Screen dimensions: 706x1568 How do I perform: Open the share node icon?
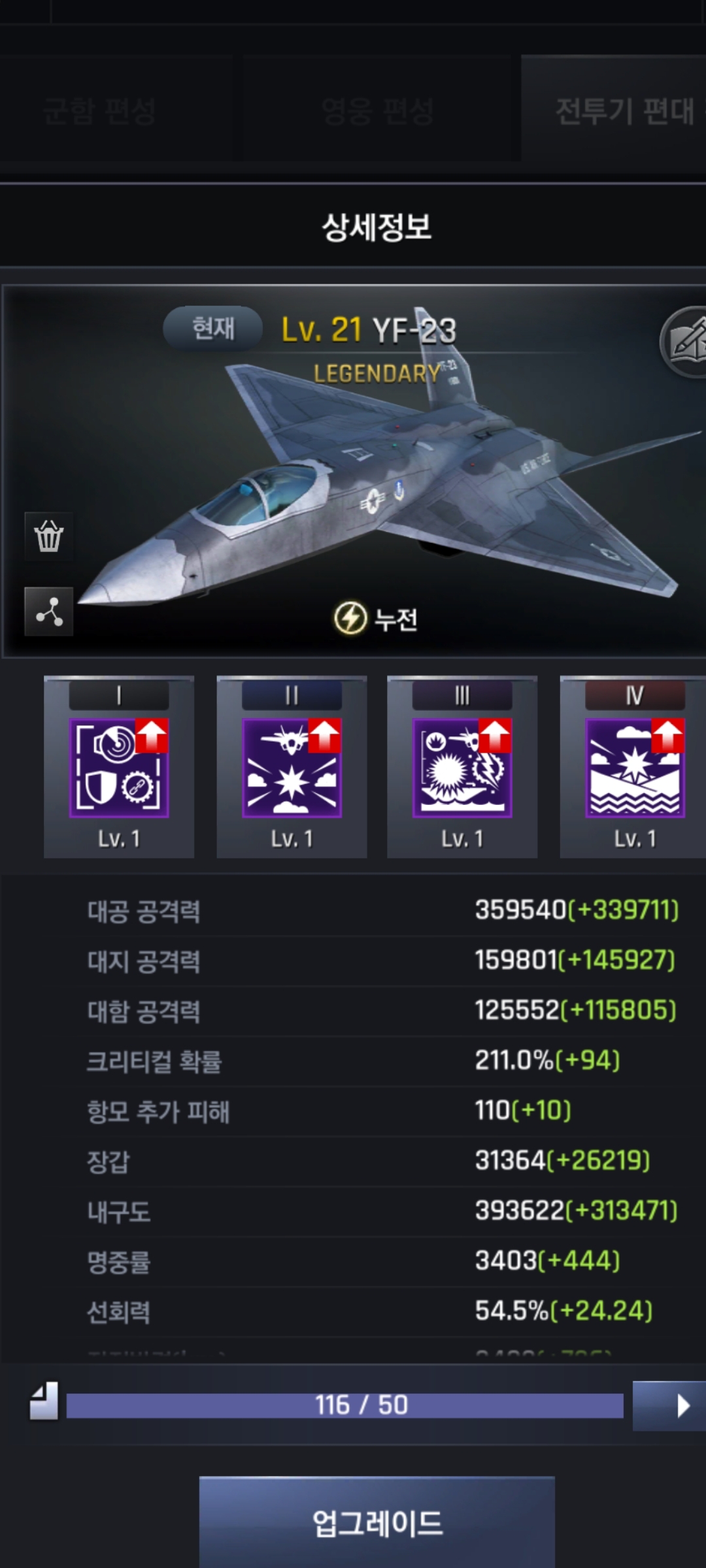tap(49, 612)
